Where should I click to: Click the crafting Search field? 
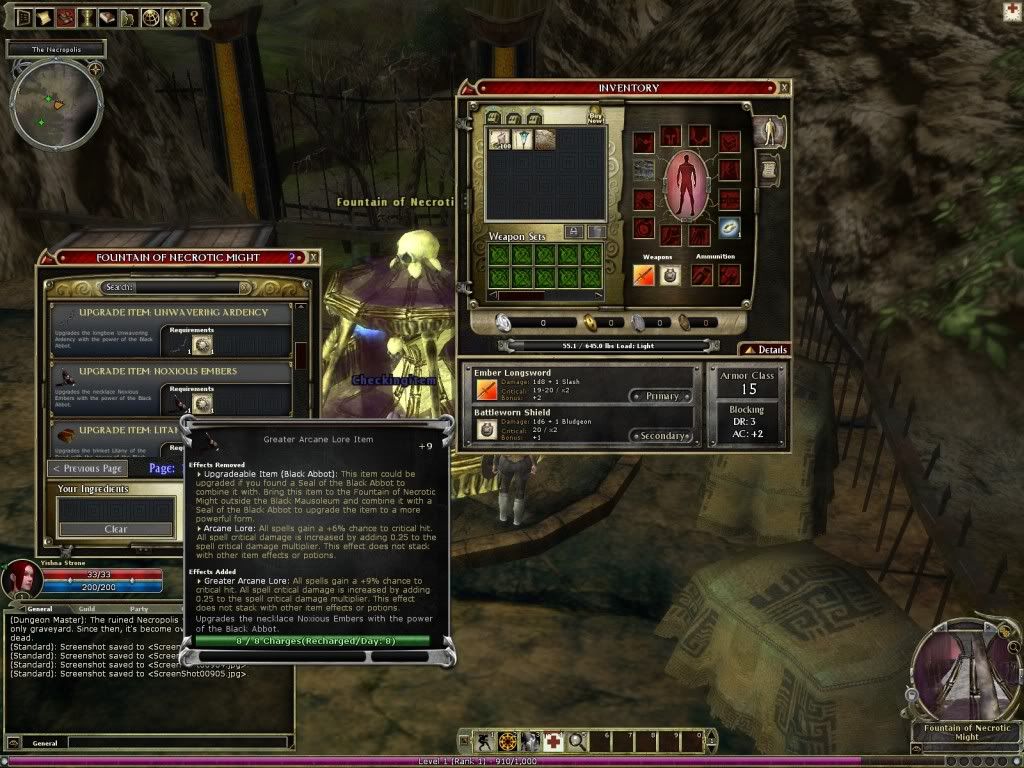click(175, 288)
